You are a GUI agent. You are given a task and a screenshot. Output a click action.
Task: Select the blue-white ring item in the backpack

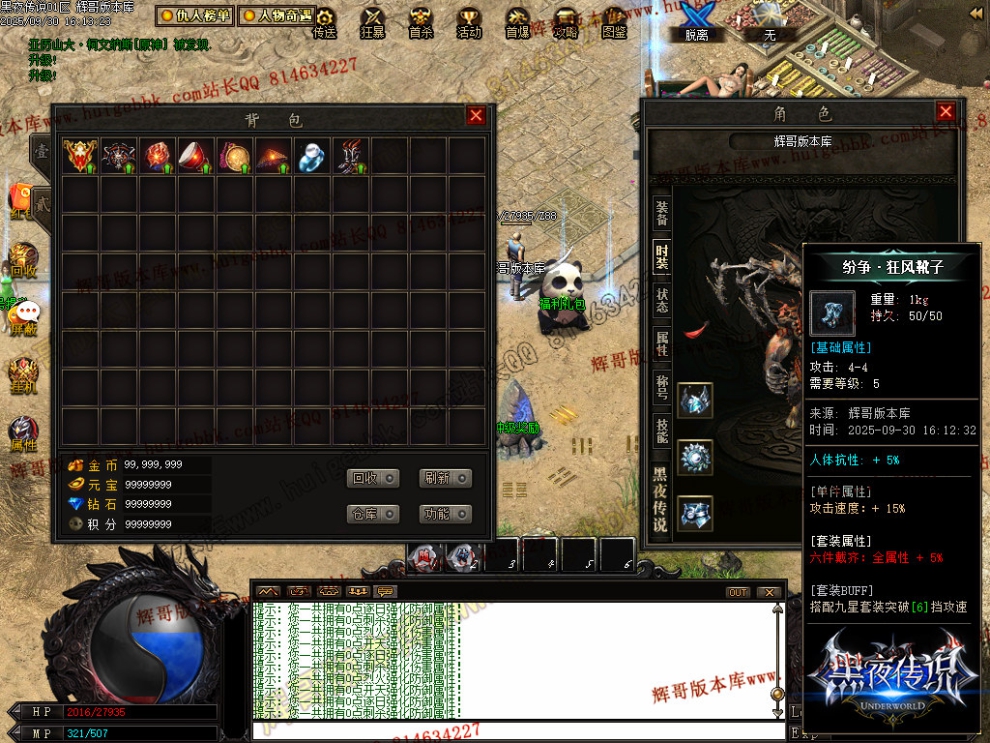(x=311, y=155)
